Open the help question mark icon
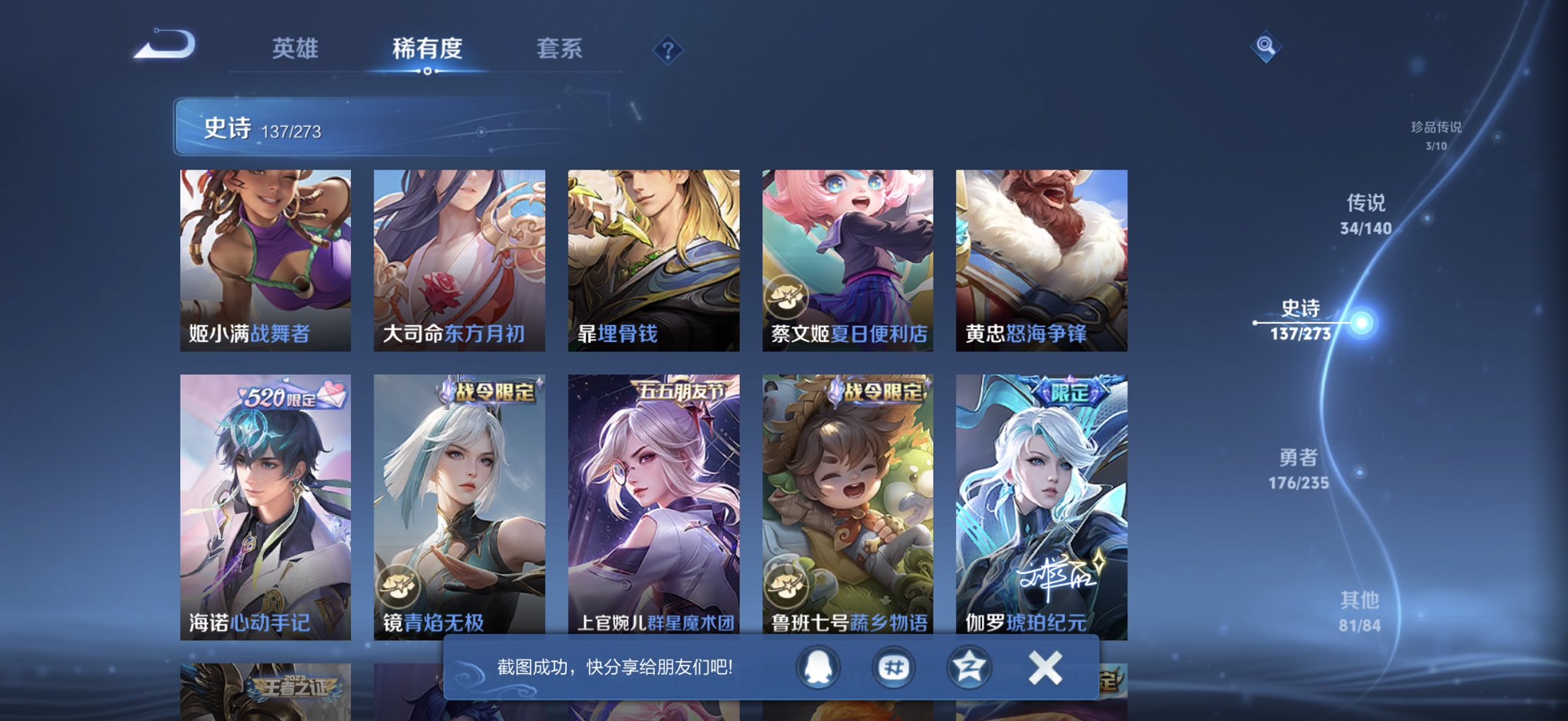Image resolution: width=1568 pixels, height=721 pixels. [x=667, y=50]
